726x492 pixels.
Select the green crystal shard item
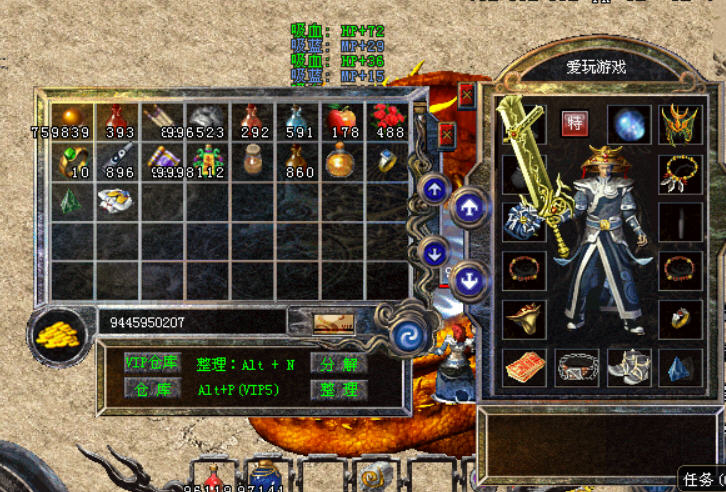click(70, 200)
